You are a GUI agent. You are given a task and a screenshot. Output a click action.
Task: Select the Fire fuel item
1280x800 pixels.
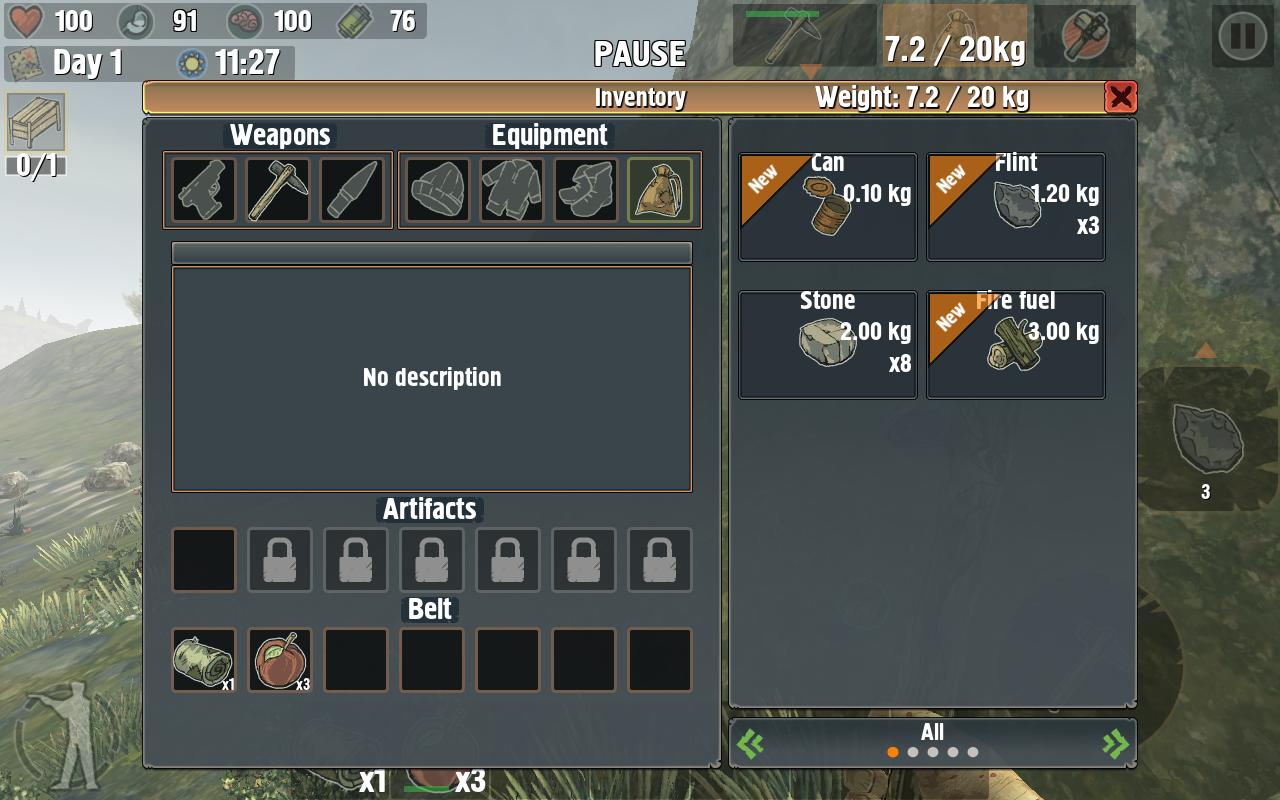click(1016, 345)
